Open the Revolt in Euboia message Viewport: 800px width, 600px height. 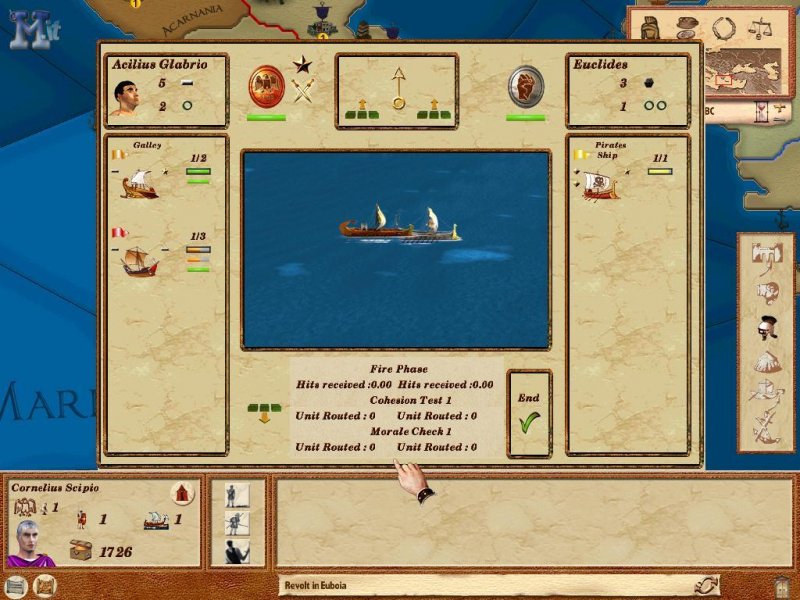click(x=480, y=585)
